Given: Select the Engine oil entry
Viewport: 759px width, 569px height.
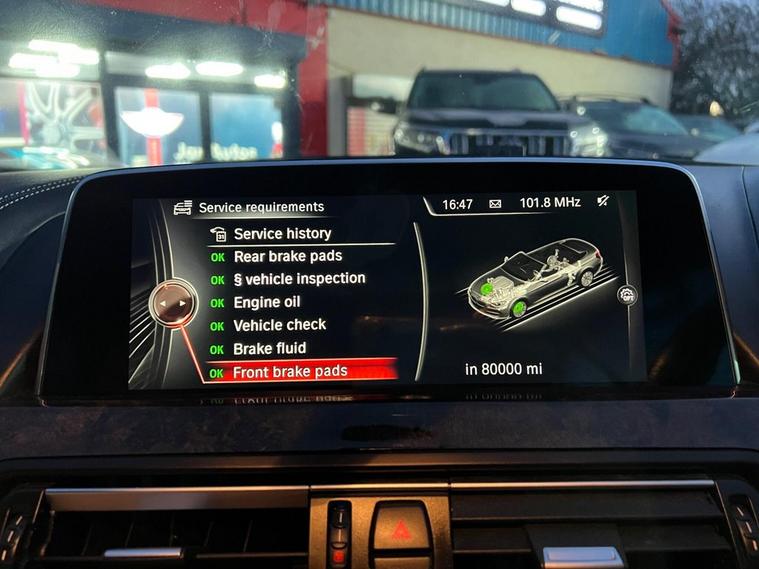Looking at the screenshot, I should tap(266, 302).
